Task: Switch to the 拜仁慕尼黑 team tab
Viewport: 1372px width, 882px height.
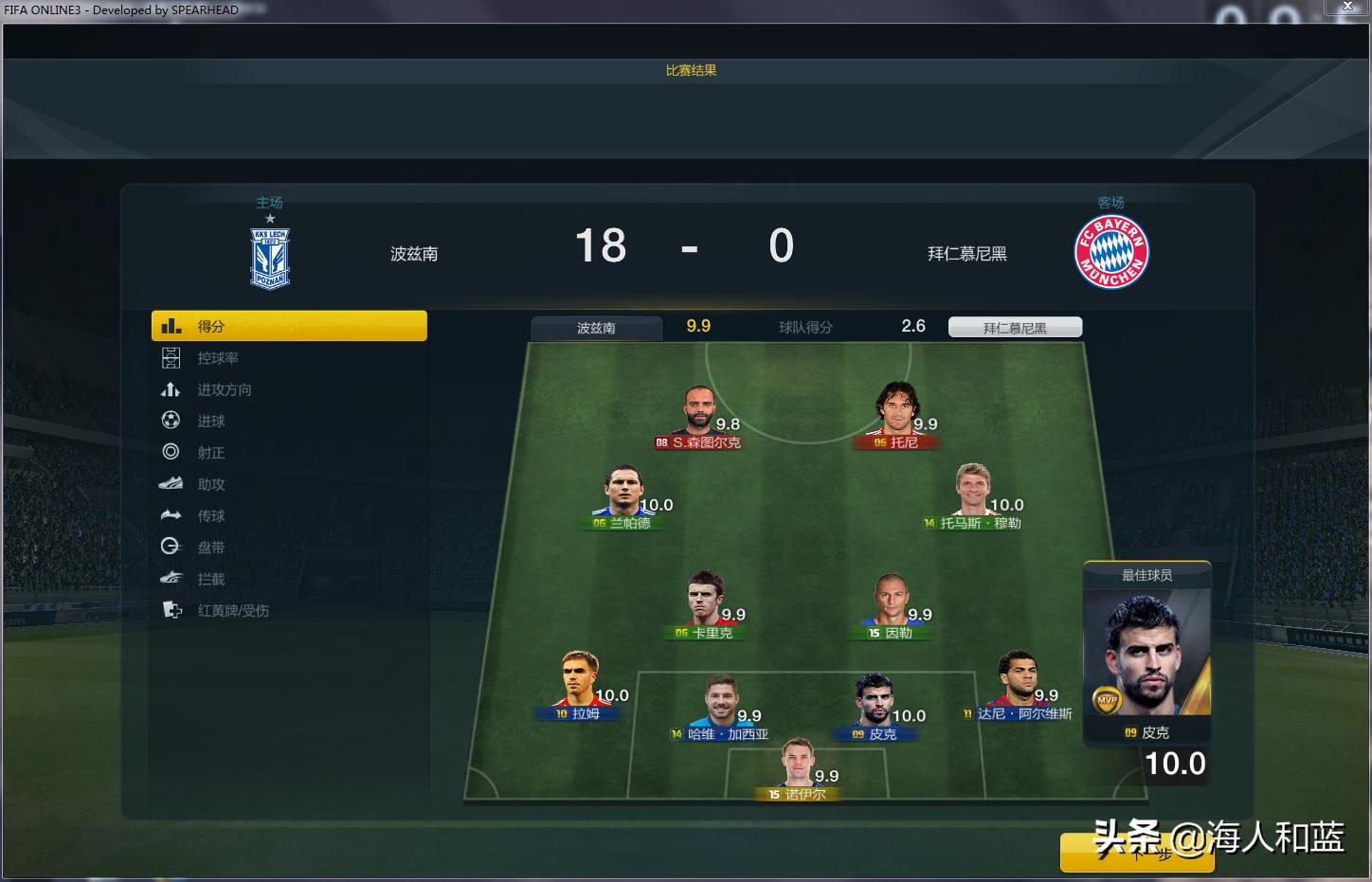Action: [x=1014, y=326]
